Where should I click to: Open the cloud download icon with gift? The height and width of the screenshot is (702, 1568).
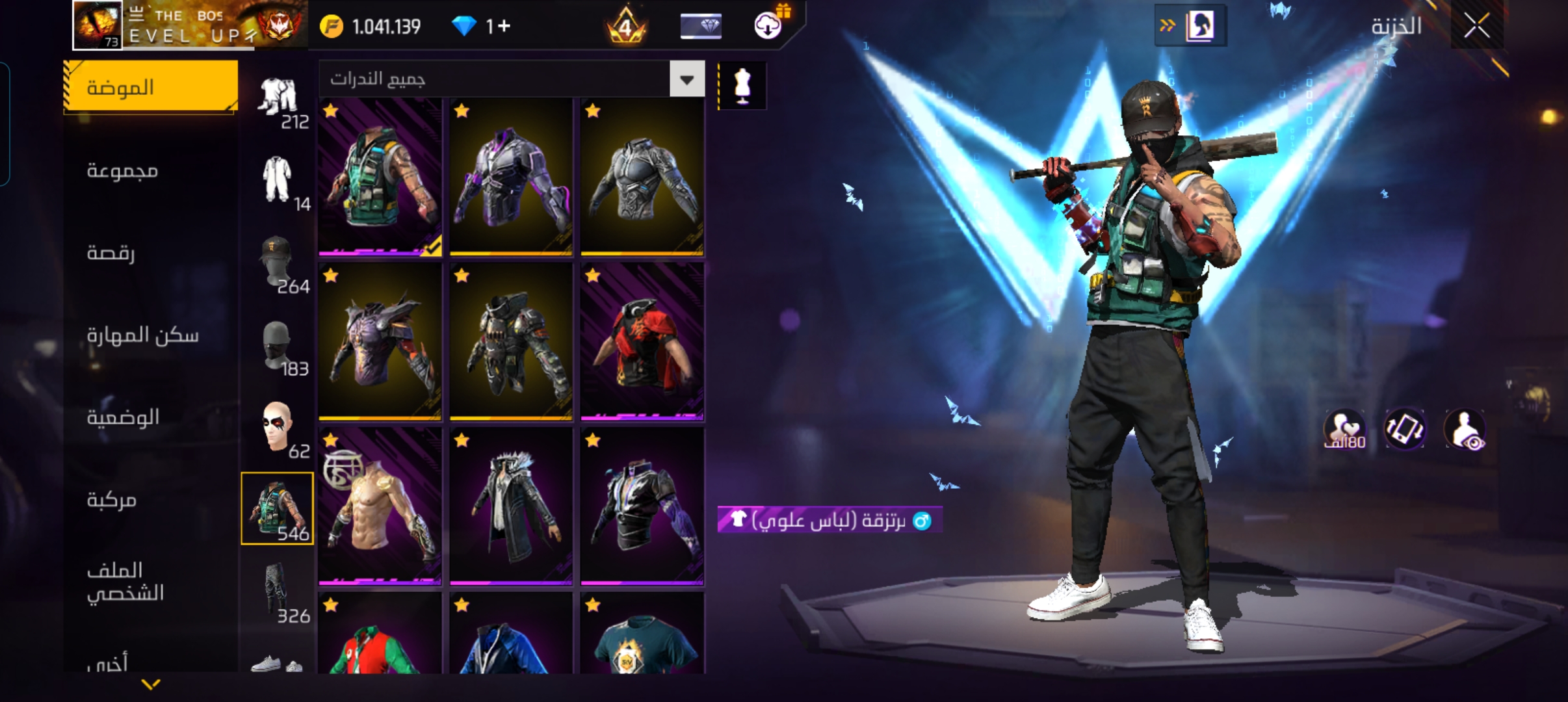click(768, 25)
